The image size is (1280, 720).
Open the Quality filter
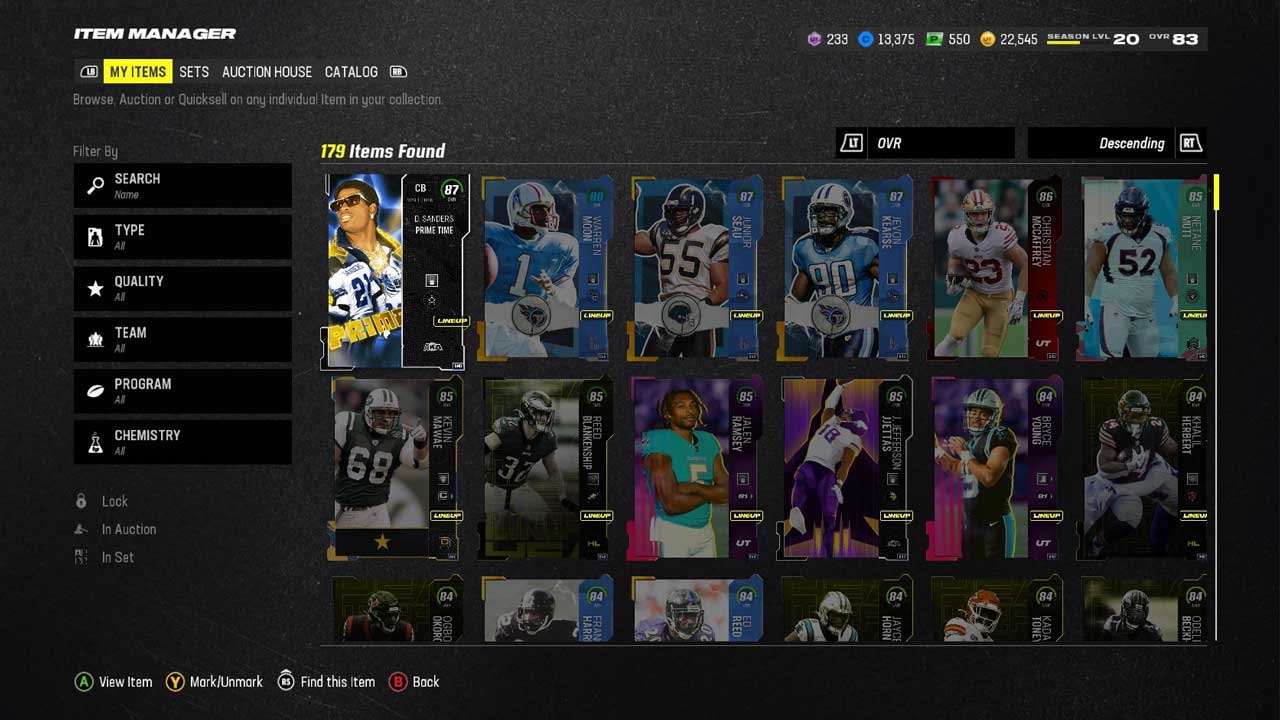coord(182,288)
